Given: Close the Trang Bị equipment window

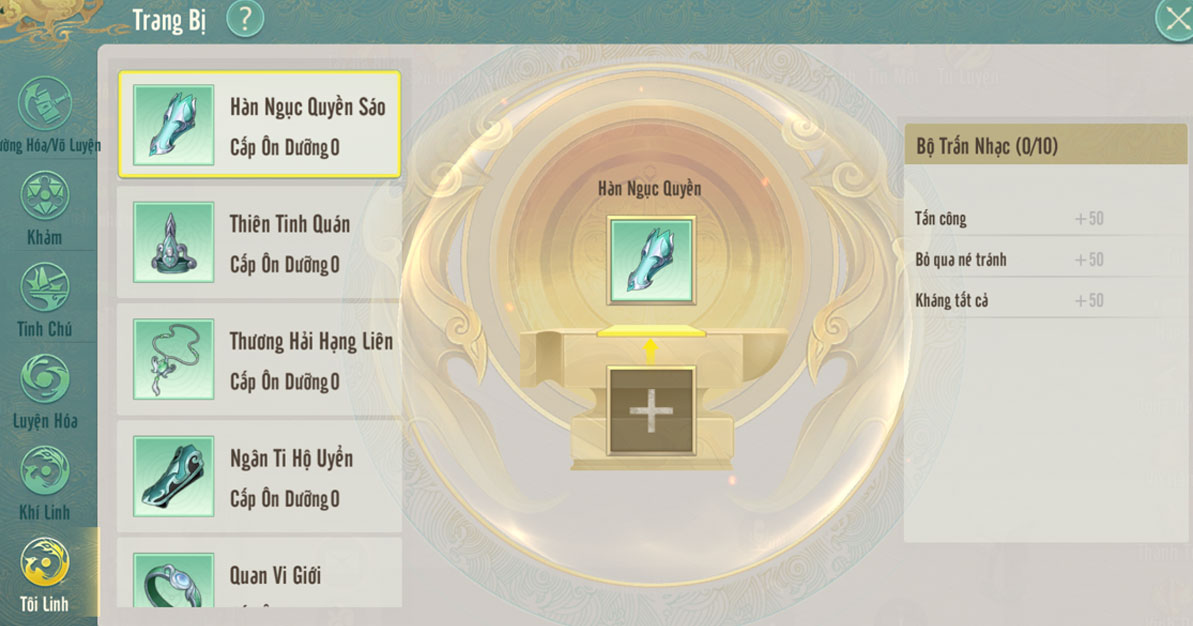Looking at the screenshot, I should [1174, 20].
